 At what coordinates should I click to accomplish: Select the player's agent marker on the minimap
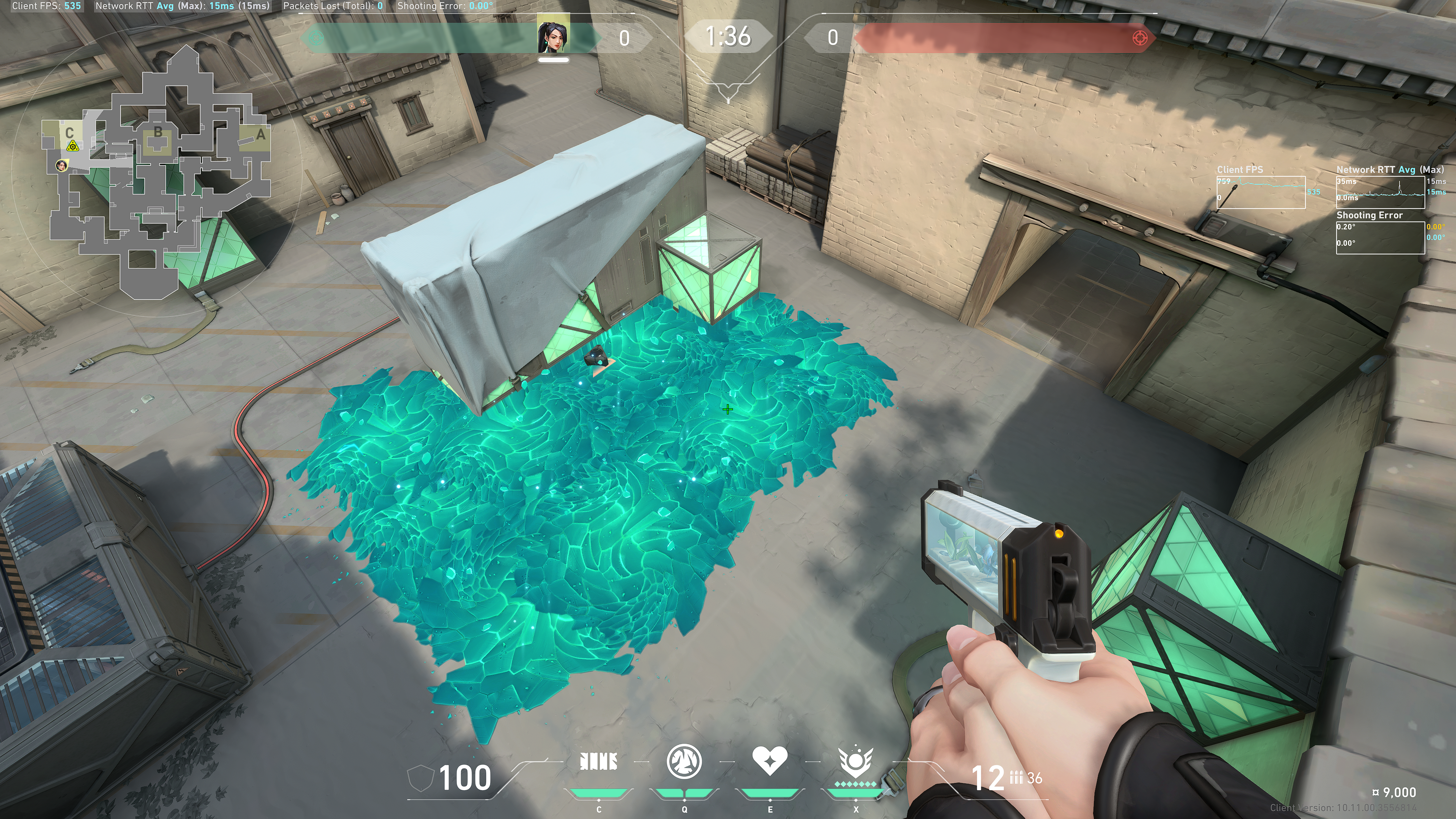tap(61, 165)
